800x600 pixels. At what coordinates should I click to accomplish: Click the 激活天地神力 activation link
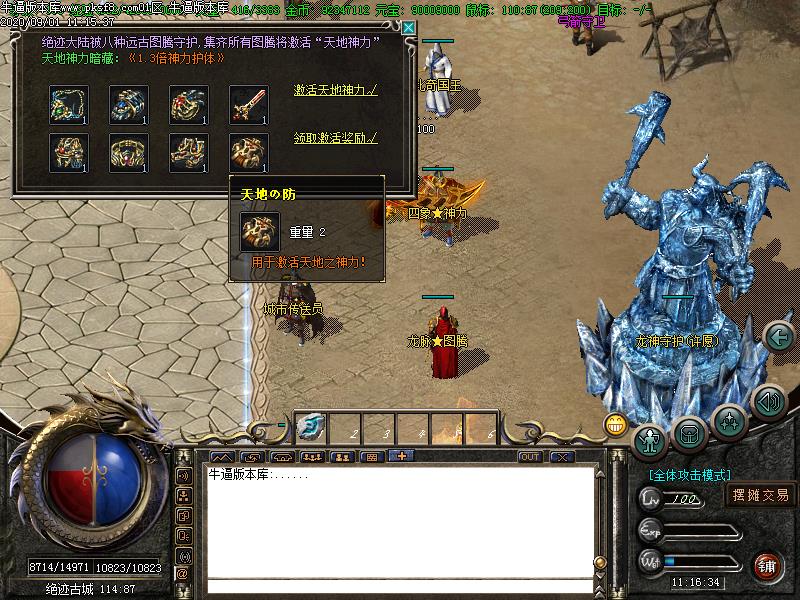tap(335, 90)
